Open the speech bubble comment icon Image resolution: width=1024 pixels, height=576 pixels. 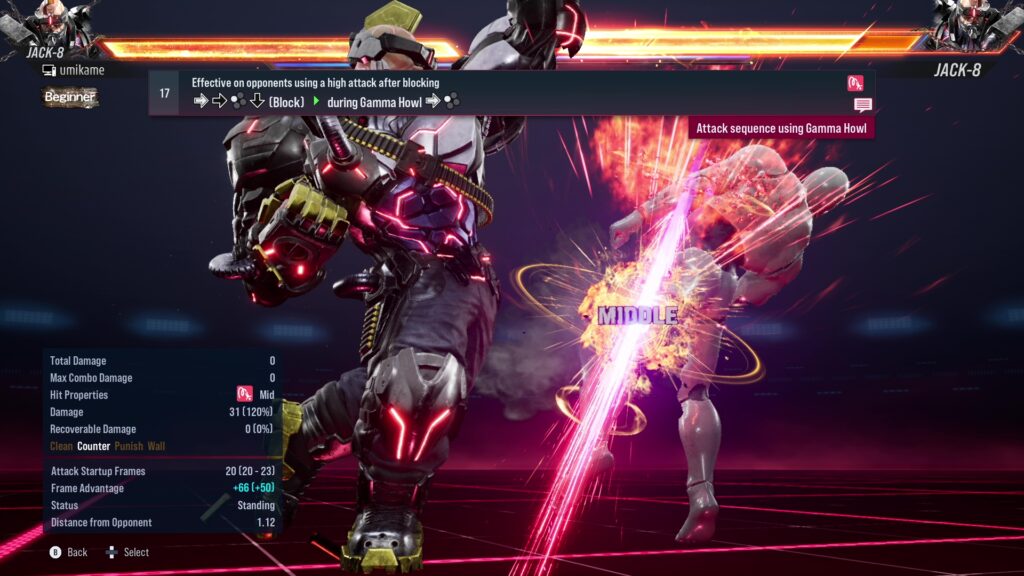point(862,105)
